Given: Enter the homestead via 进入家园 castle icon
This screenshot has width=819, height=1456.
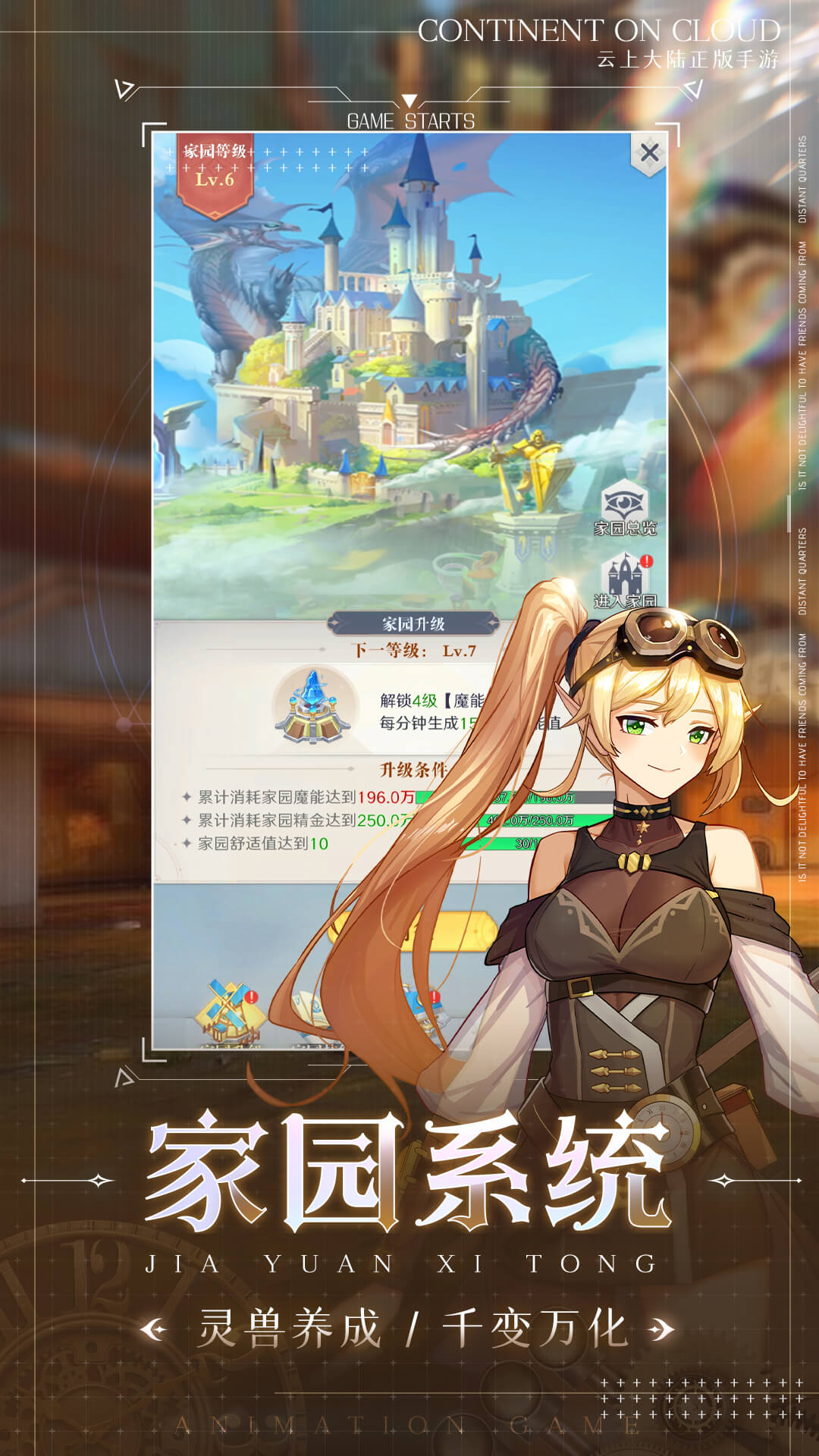Looking at the screenshot, I should pyautogui.click(x=625, y=580).
